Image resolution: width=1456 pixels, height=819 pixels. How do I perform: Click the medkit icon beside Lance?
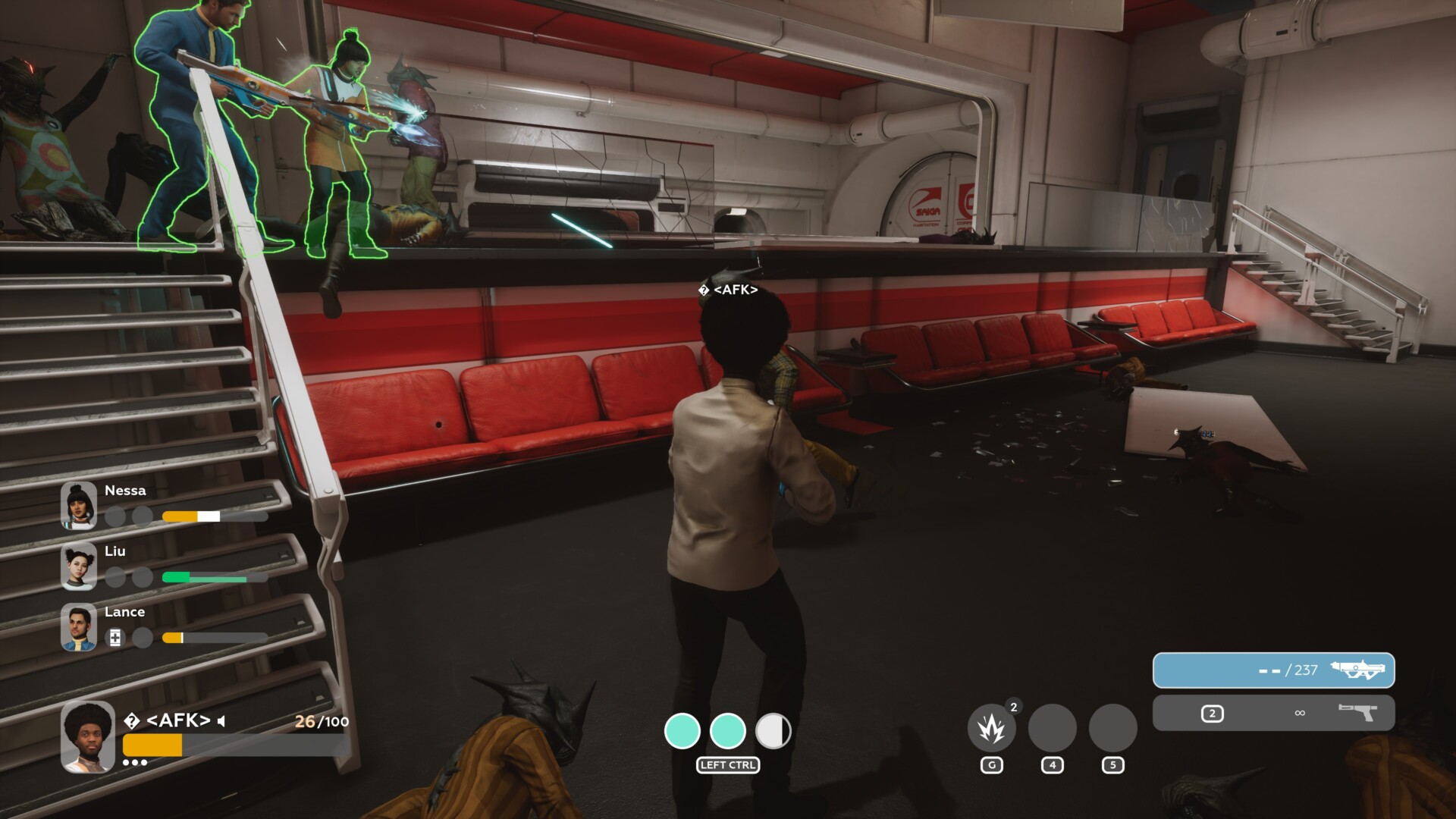coord(115,638)
